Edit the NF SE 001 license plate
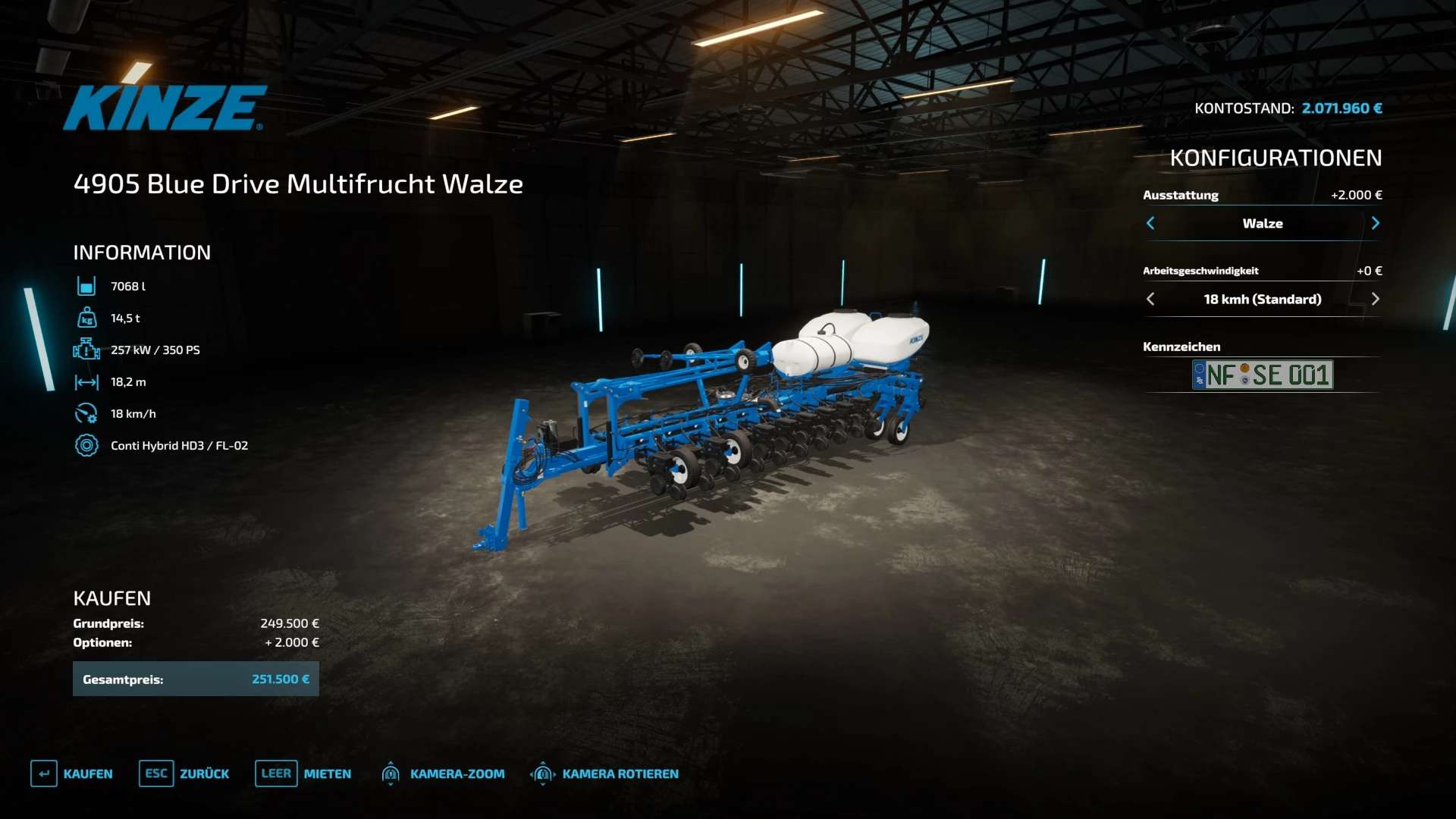Screen dimensions: 1456x819 coord(1262,375)
